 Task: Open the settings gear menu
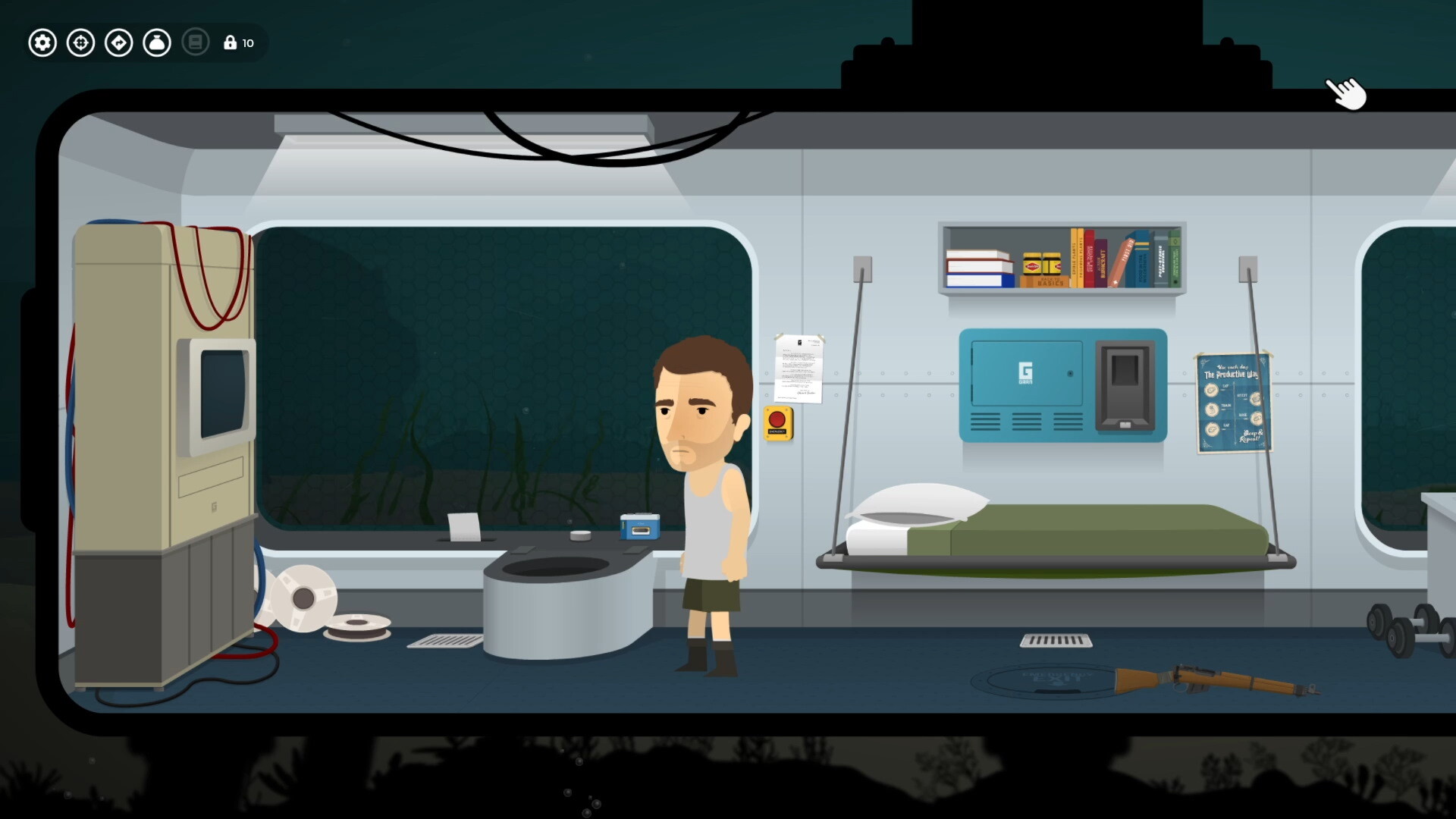click(x=42, y=42)
